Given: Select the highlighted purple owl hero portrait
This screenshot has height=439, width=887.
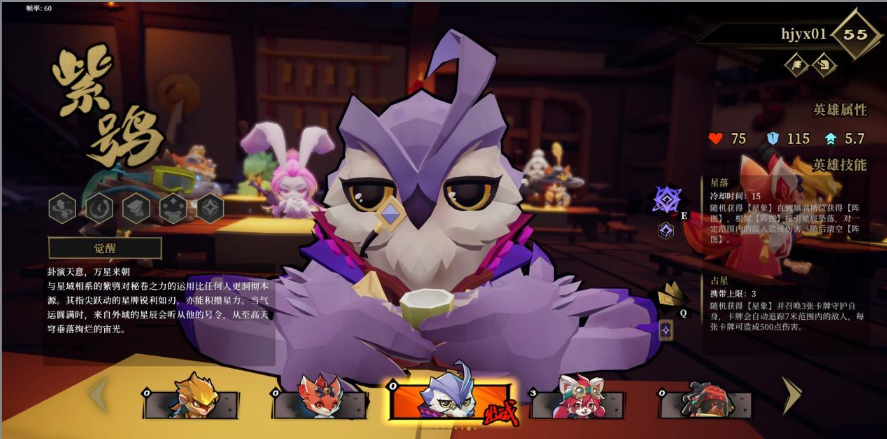Looking at the screenshot, I should click(450, 397).
